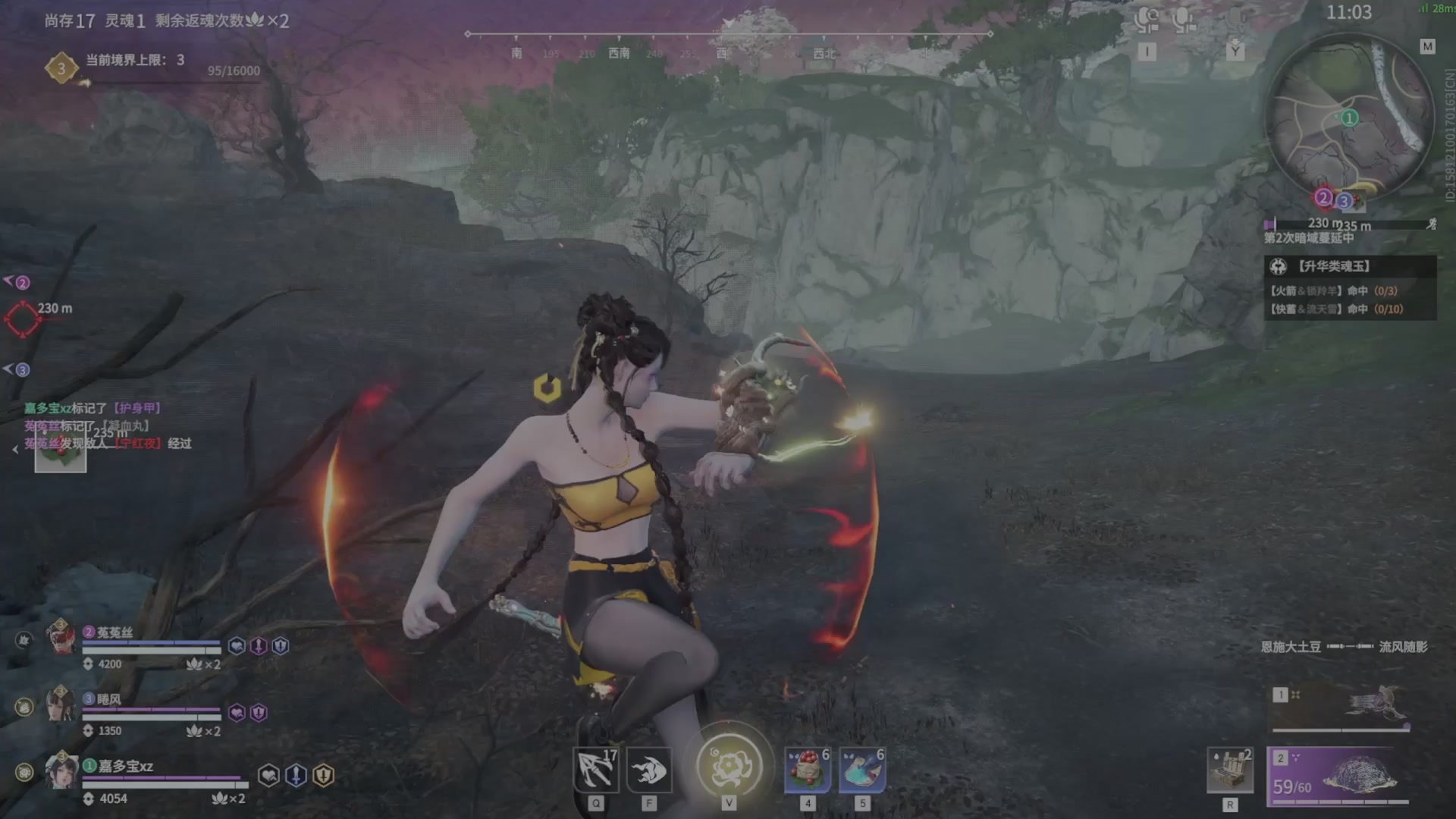Click the gold realm level 3 badge
The height and width of the screenshot is (819, 1456).
[61, 68]
